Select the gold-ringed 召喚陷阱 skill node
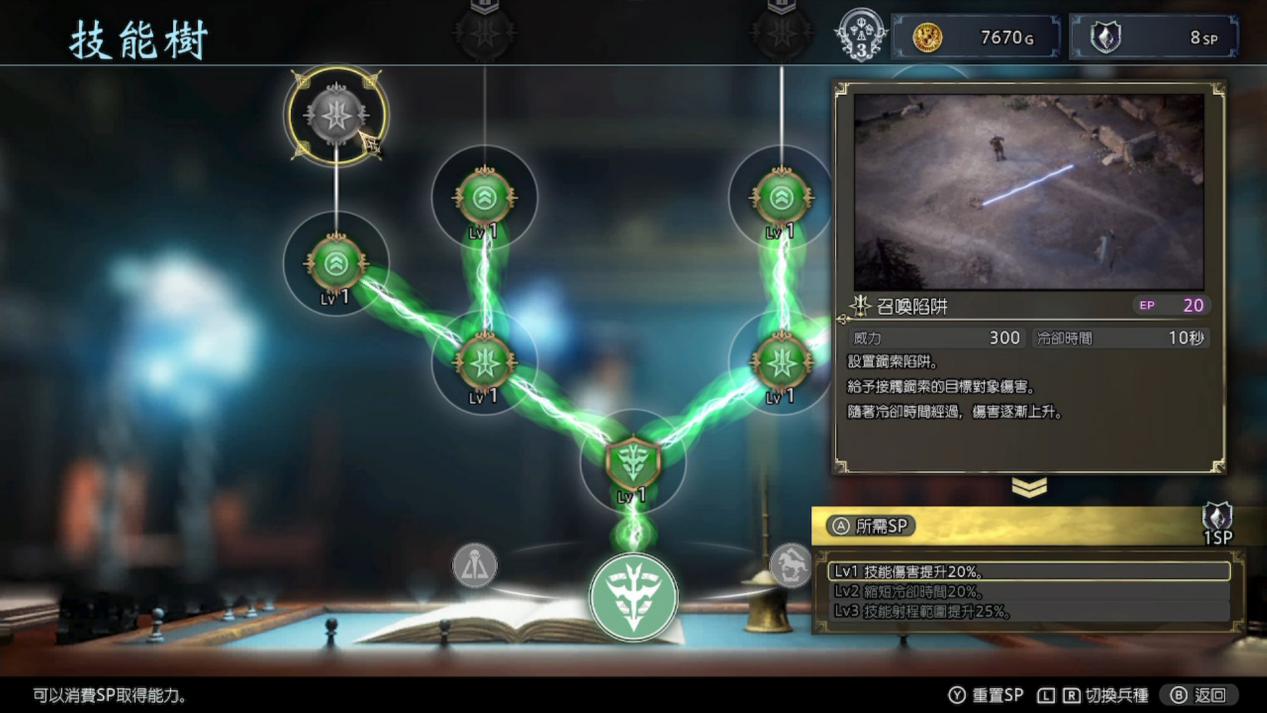The width and height of the screenshot is (1267, 713). coord(336,115)
